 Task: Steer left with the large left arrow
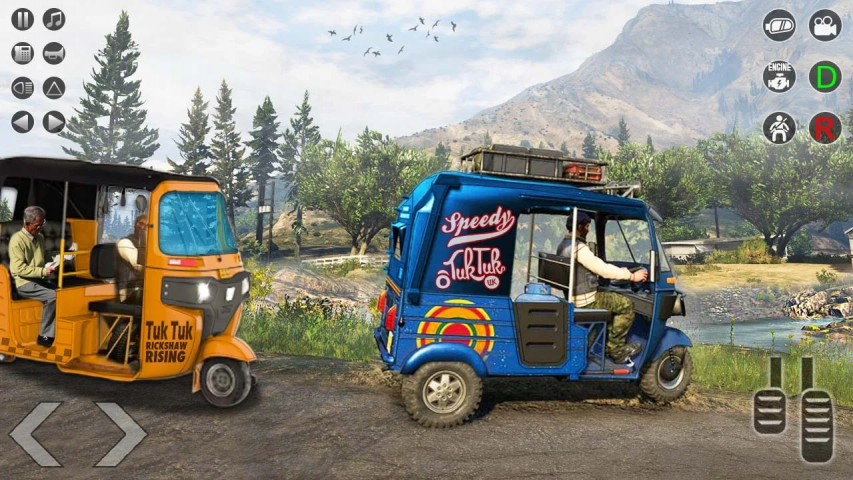(x=35, y=434)
